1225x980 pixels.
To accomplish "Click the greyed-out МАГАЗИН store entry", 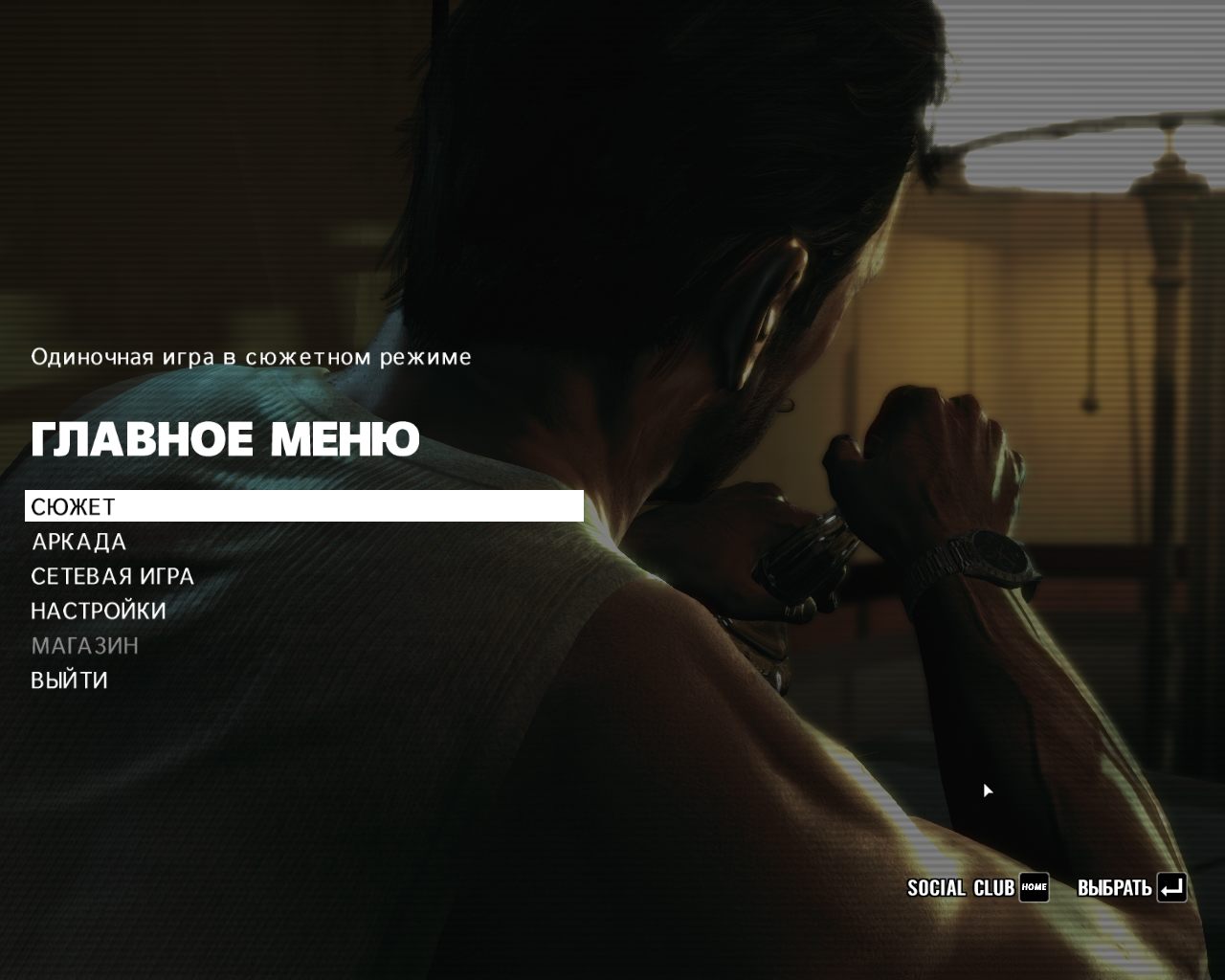I will point(85,646).
